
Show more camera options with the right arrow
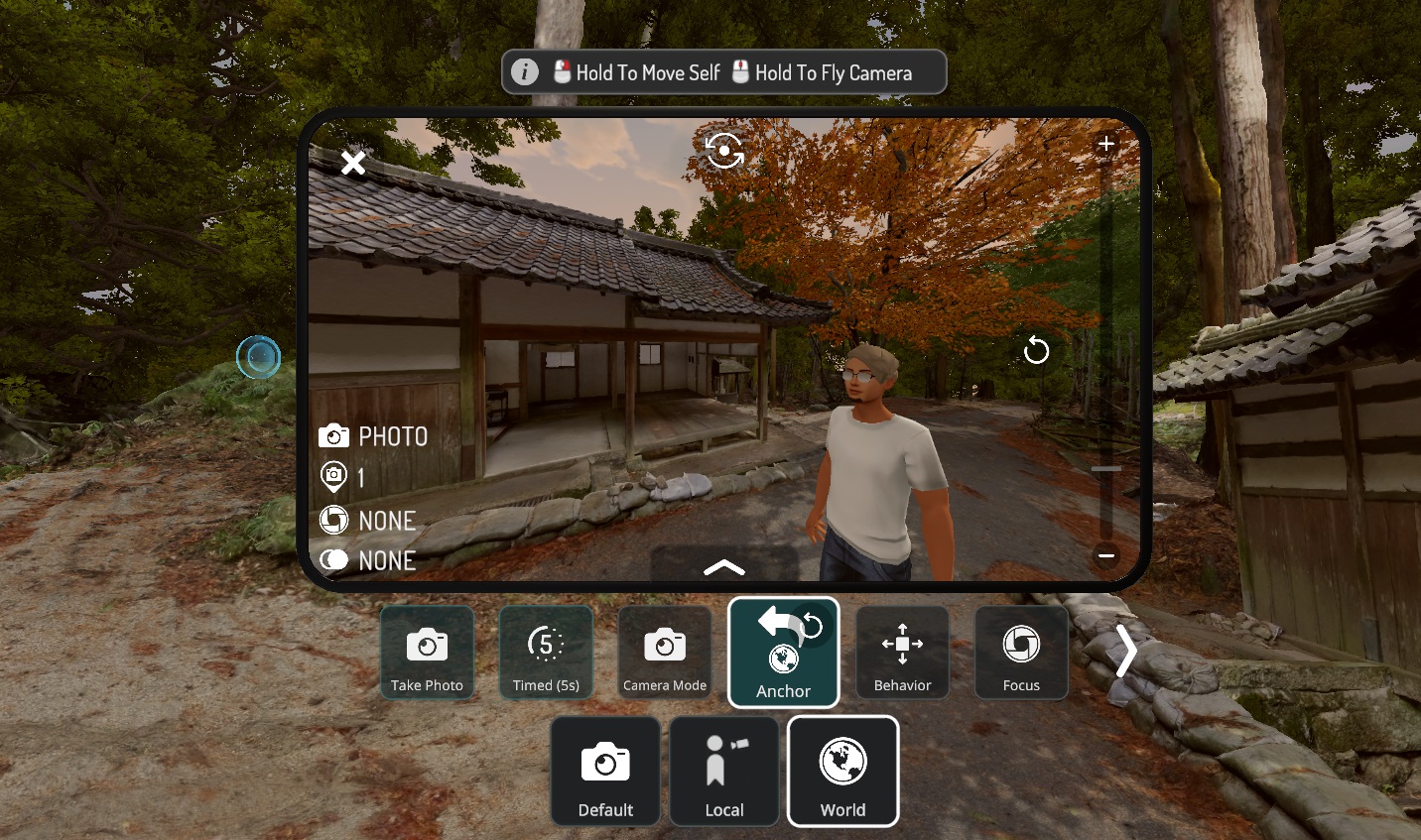[x=1126, y=652]
